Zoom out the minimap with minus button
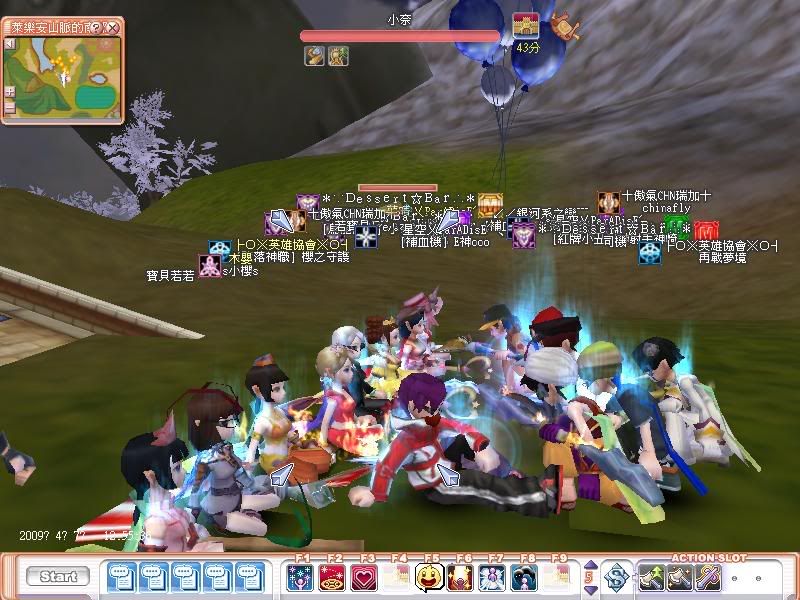Screen dimensions: 800x600 point(10,106)
